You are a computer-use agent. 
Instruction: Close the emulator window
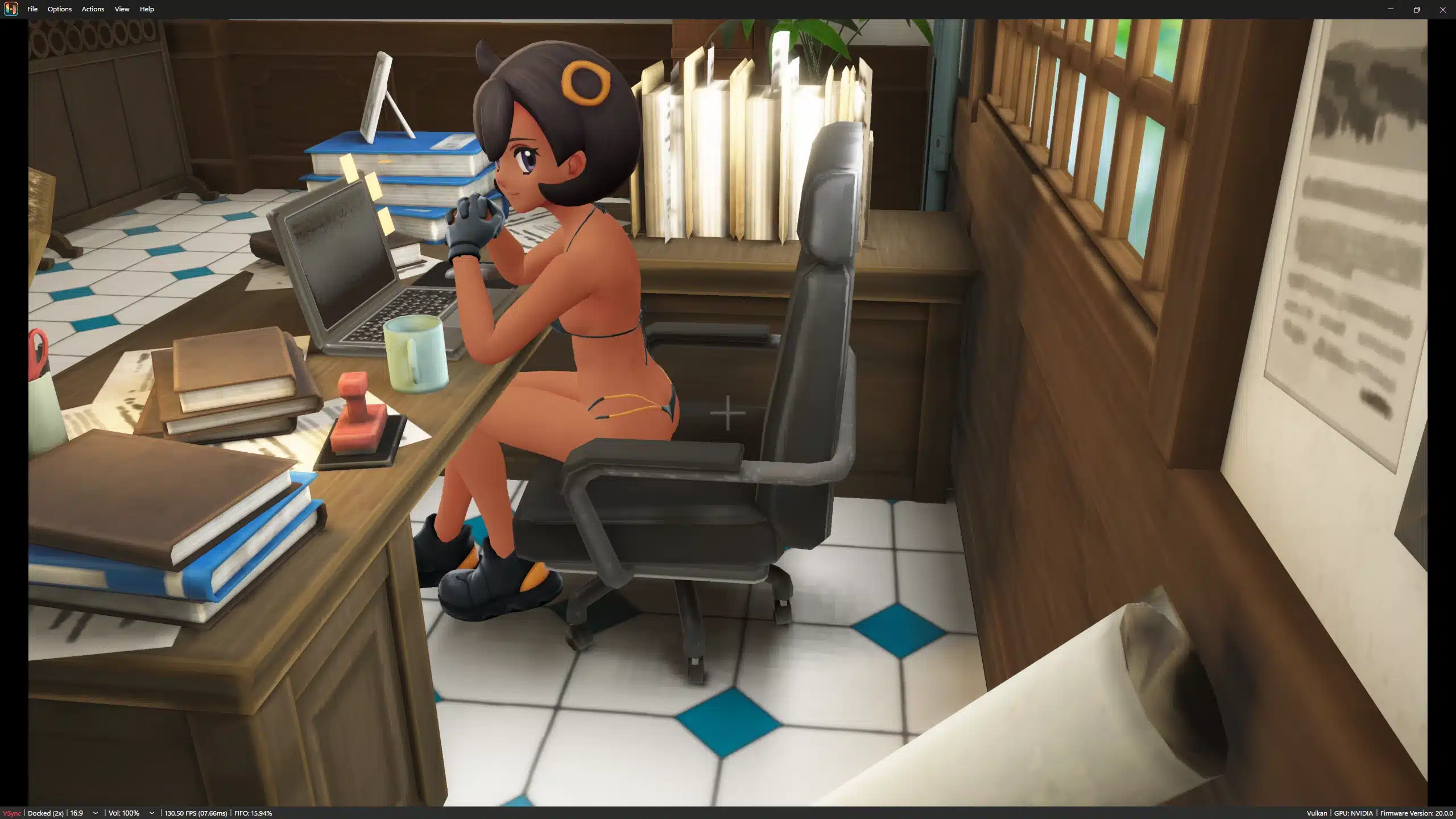1442,9
